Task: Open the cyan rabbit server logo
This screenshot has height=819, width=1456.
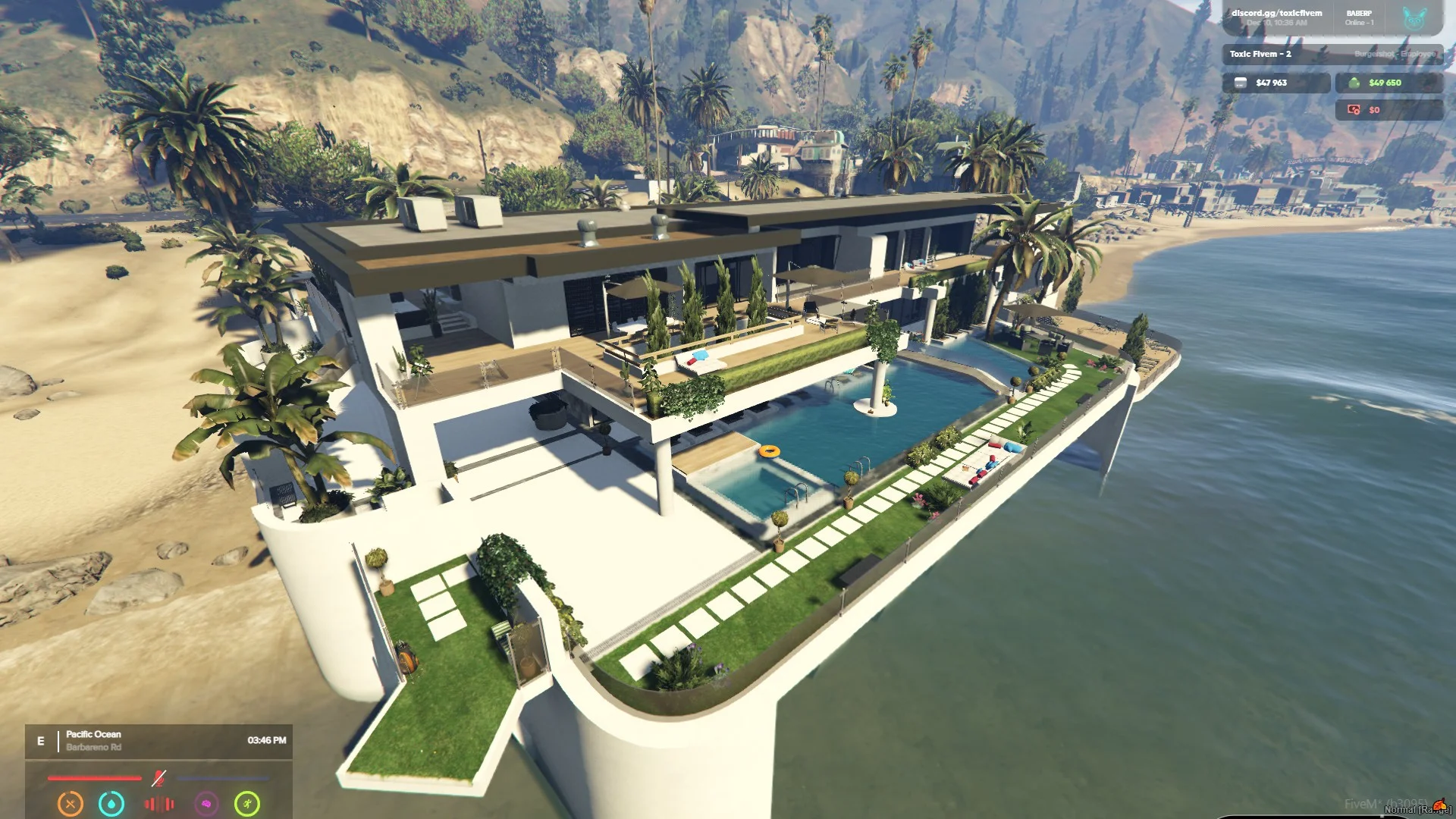Action: [x=1414, y=18]
